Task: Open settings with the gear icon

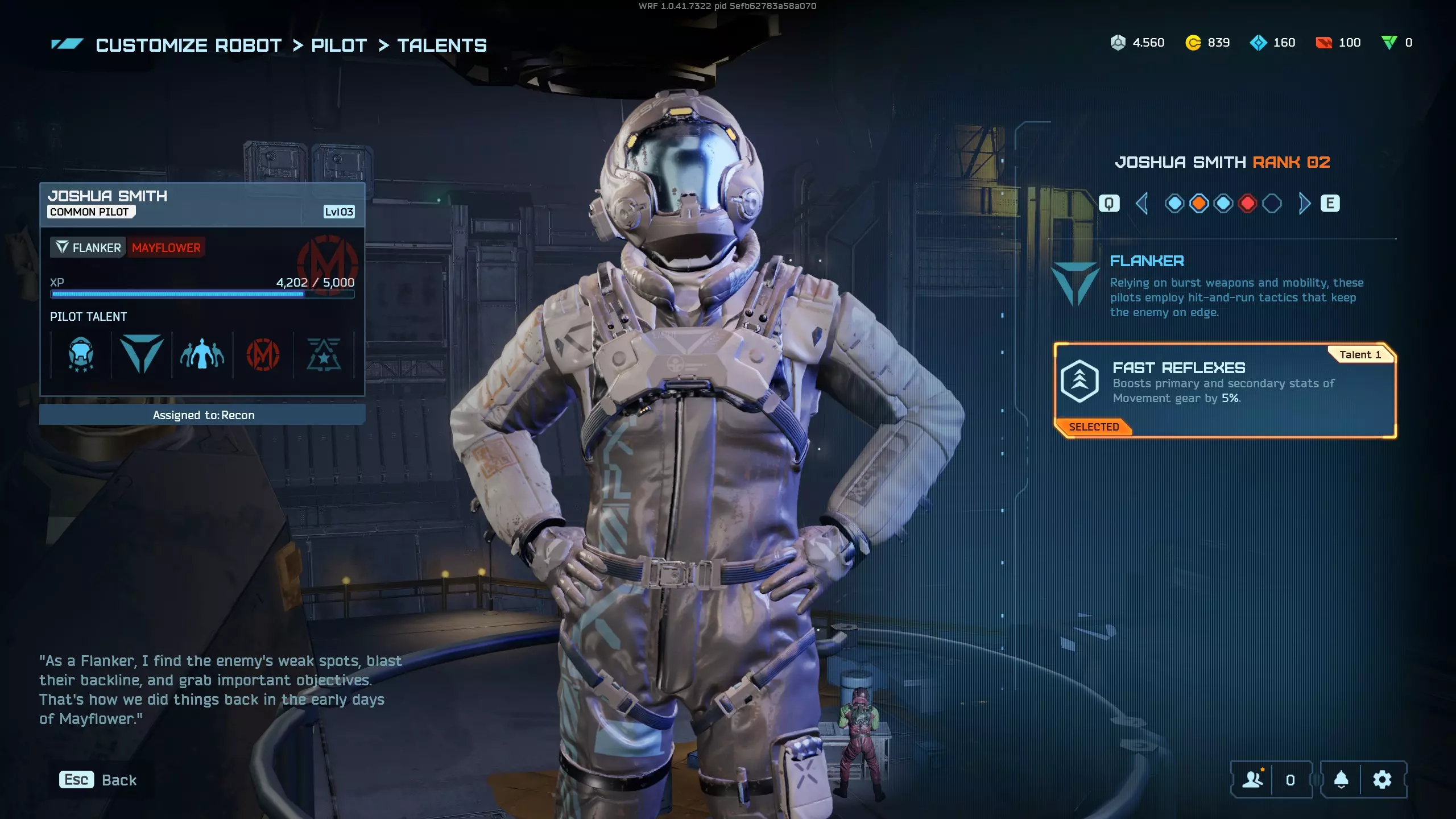Action: [x=1382, y=780]
